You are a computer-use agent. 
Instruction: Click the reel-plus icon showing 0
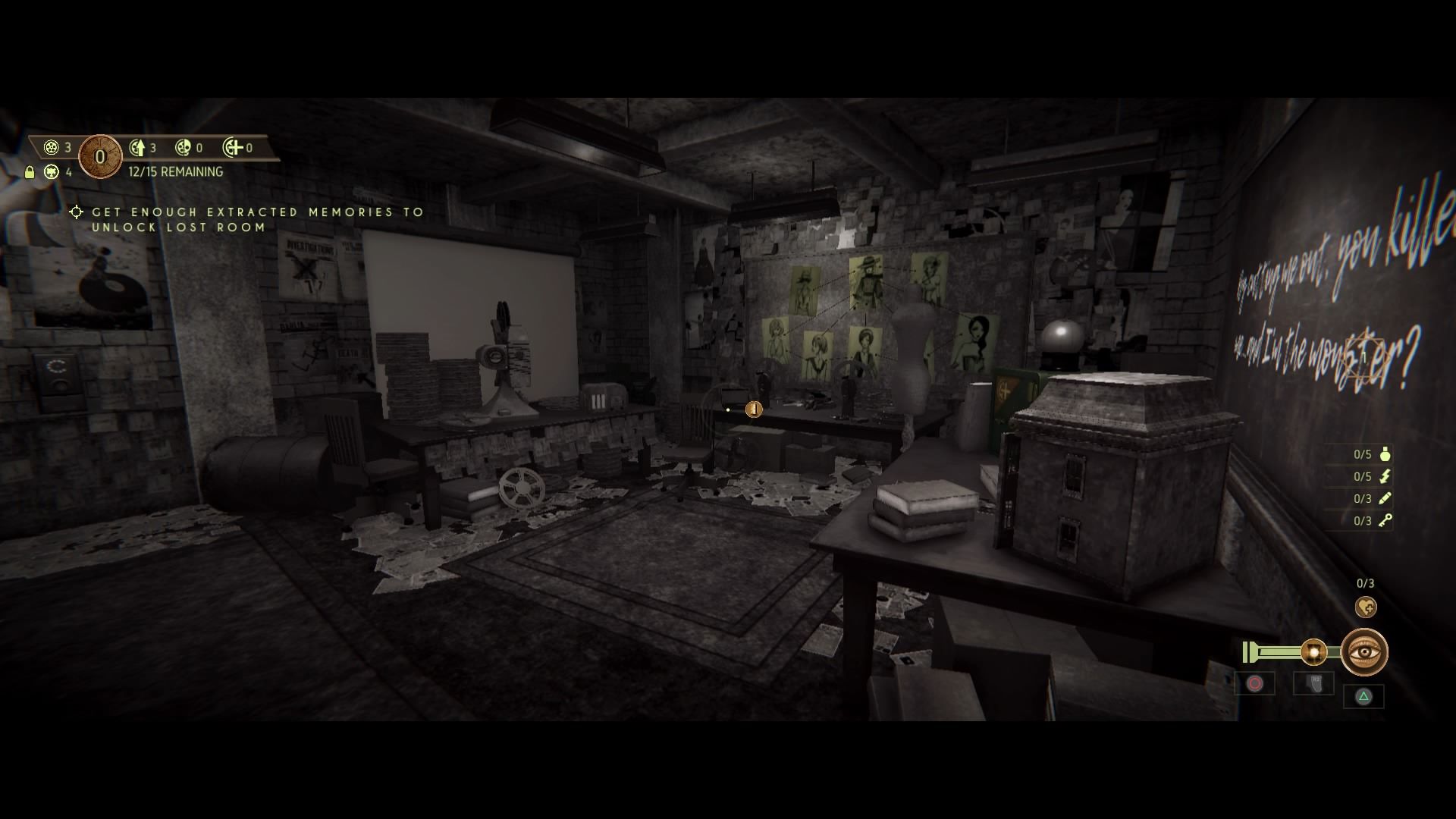coord(230,147)
